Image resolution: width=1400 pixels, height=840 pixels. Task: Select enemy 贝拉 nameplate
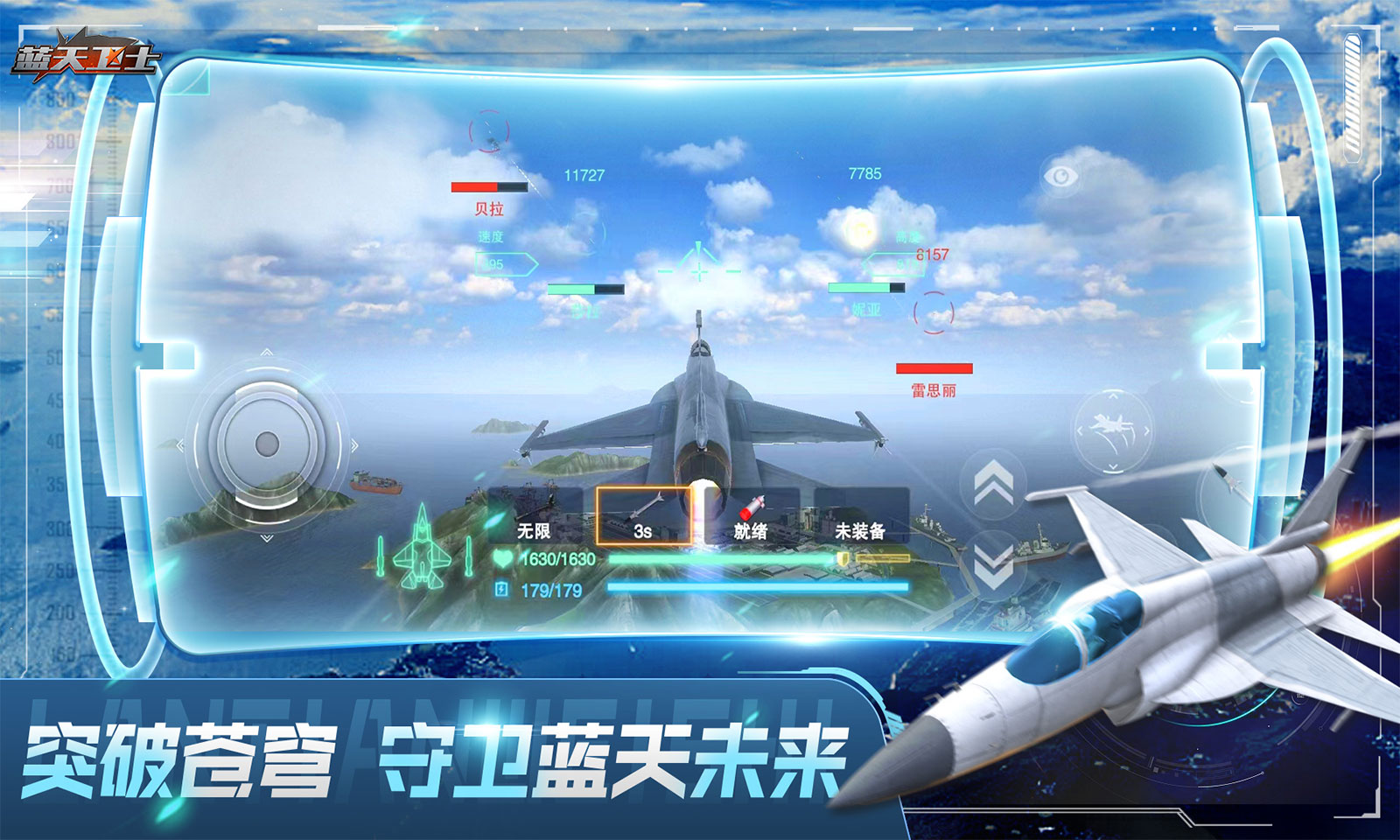(491, 210)
